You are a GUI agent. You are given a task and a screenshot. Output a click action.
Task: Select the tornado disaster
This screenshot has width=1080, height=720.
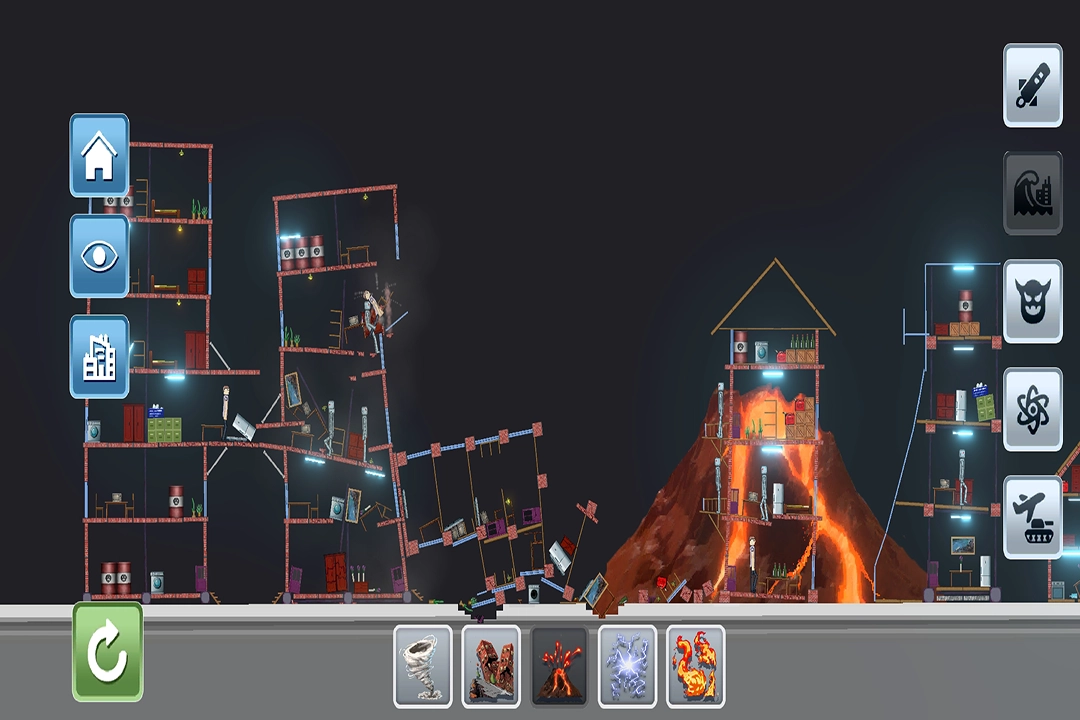(422, 666)
